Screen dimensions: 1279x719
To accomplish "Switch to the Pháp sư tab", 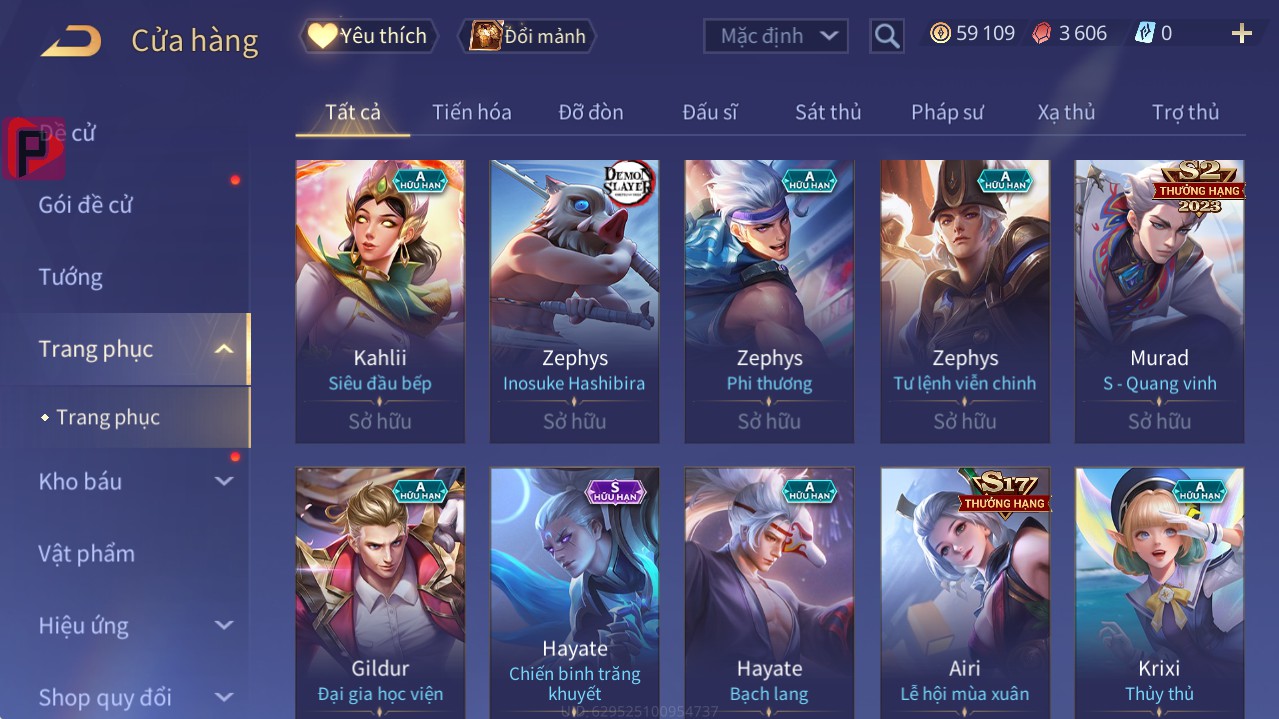I will pyautogui.click(x=947, y=112).
